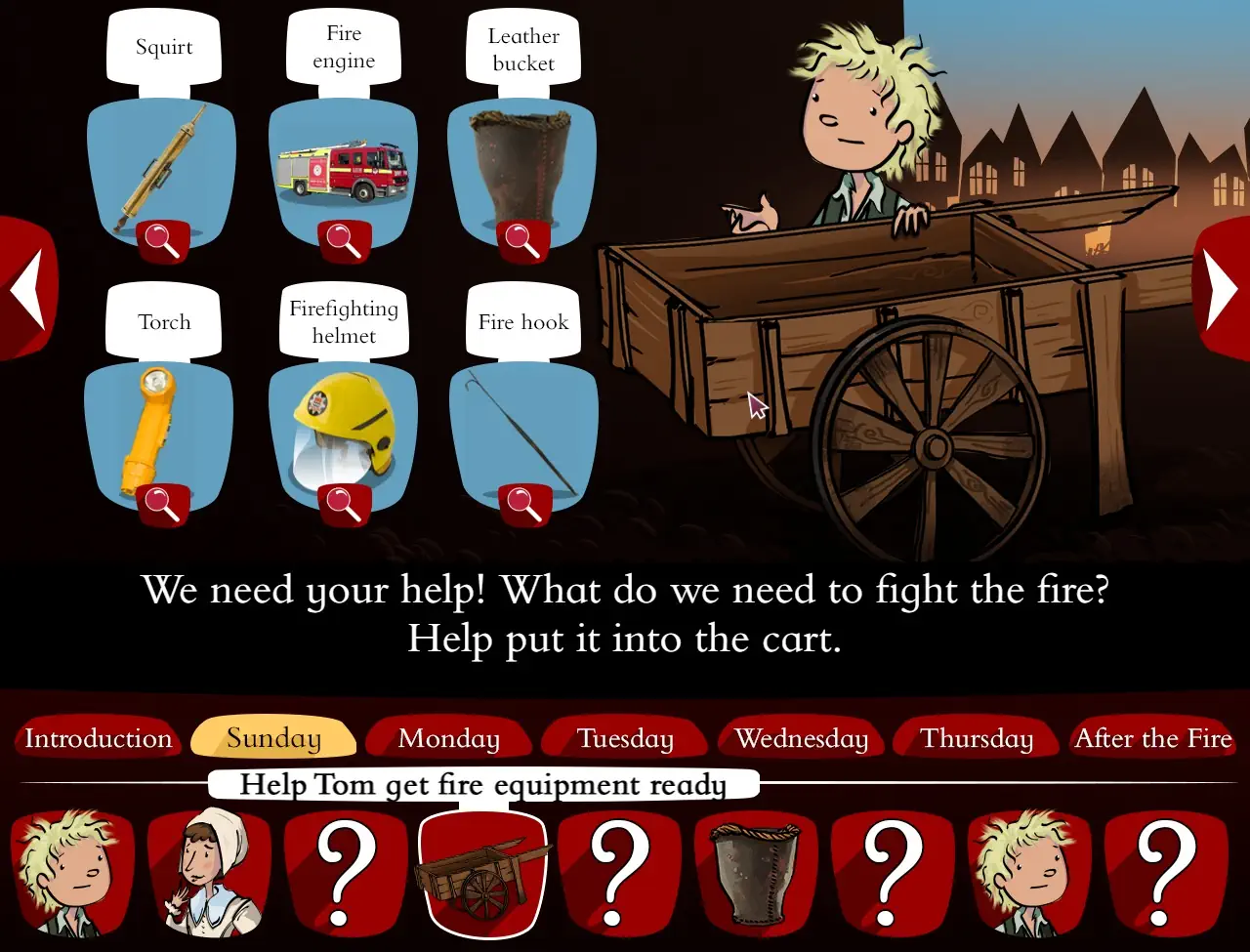The height and width of the screenshot is (952, 1250).
Task: Put the leather bucket picture into the cart
Action: (522, 166)
